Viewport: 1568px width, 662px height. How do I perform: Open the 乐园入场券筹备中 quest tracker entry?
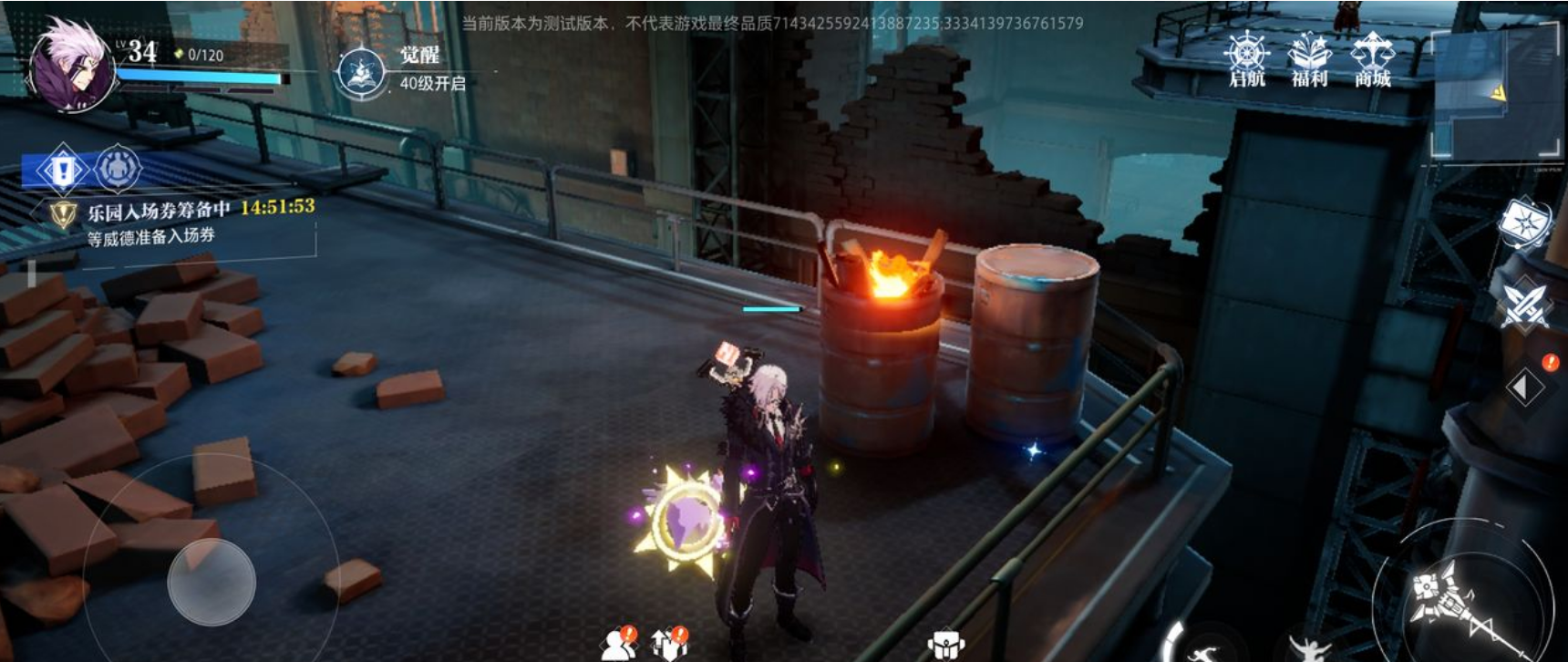point(182,222)
